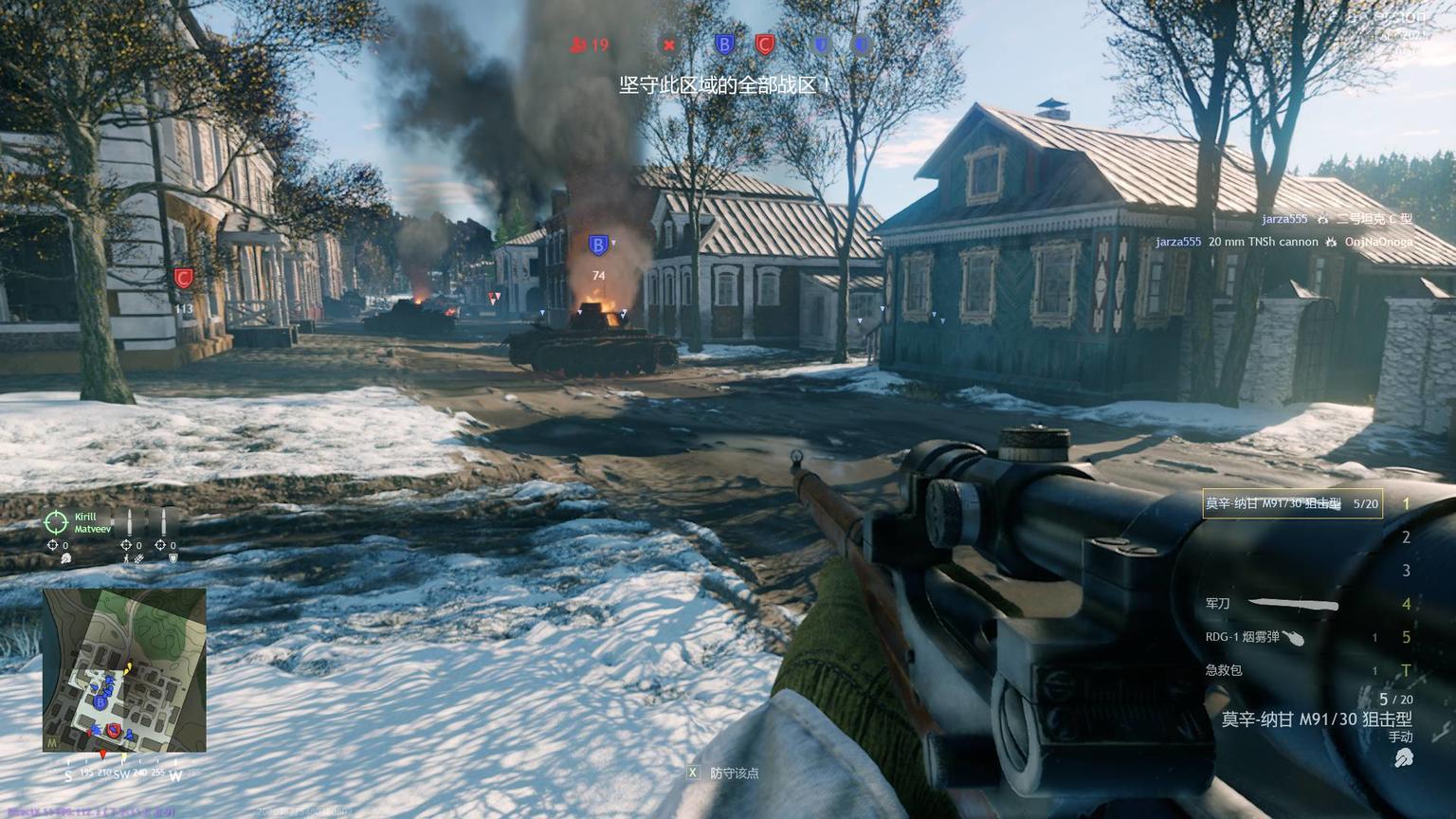
Task: Select the red X objective icon at top
Action: point(669,45)
